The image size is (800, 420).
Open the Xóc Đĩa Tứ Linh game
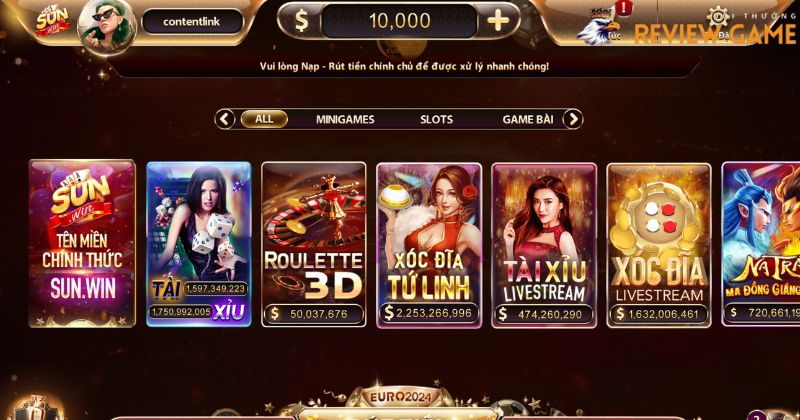point(429,243)
